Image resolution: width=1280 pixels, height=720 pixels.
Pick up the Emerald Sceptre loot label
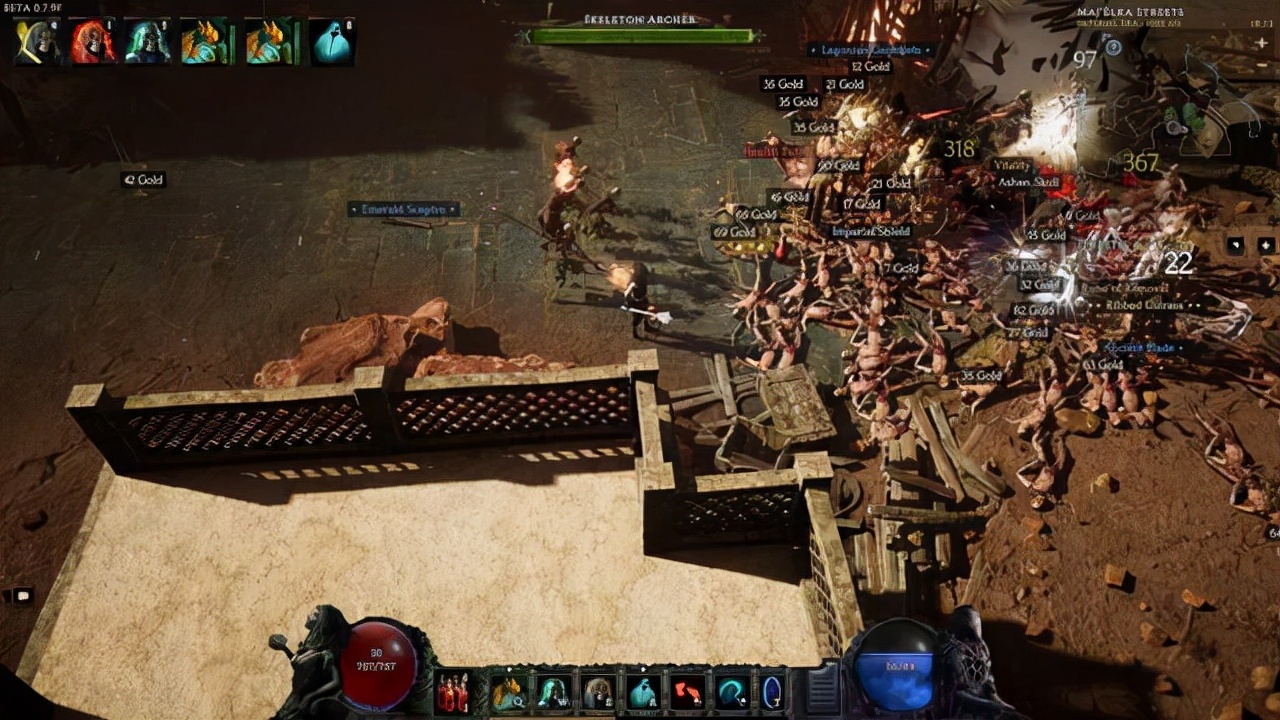coord(403,210)
